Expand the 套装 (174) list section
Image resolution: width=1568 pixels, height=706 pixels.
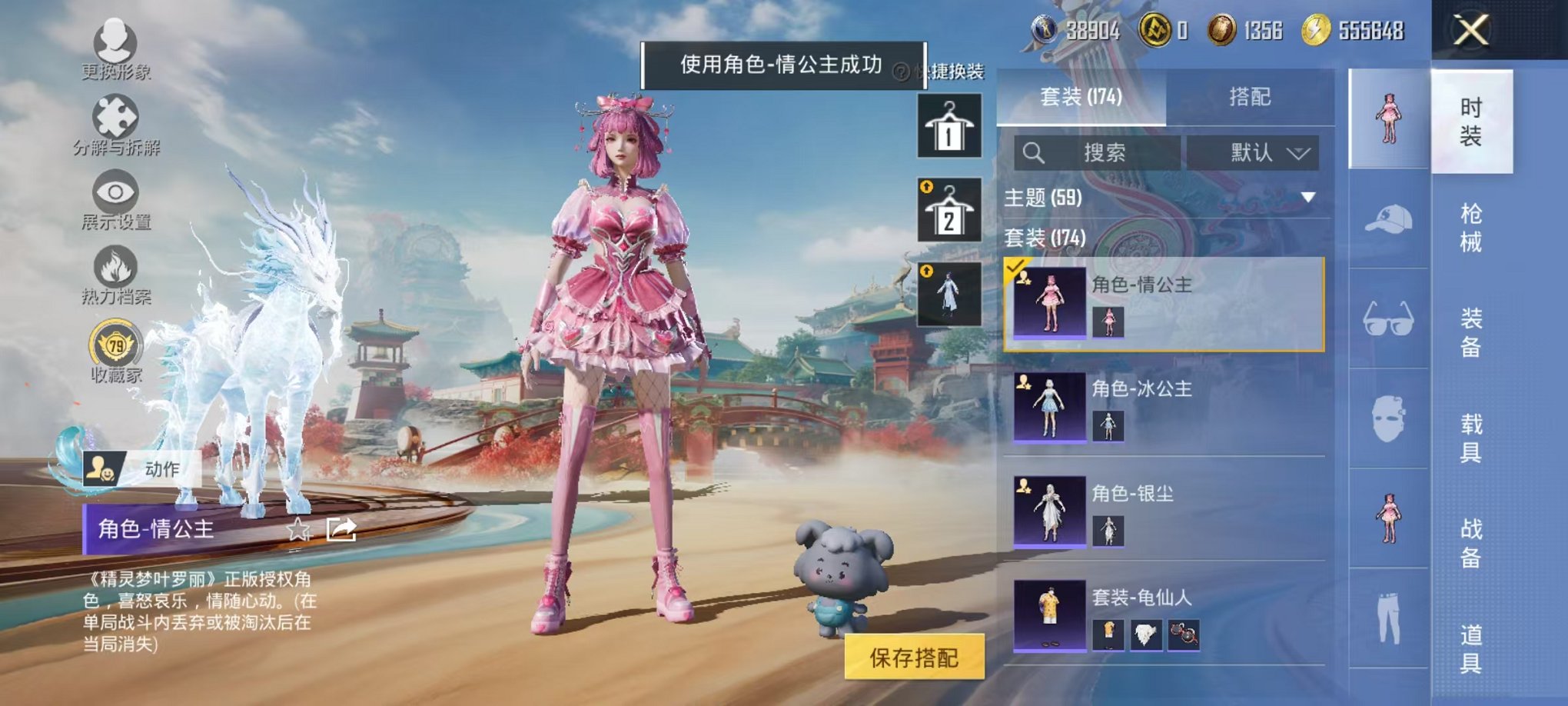(x=1045, y=240)
